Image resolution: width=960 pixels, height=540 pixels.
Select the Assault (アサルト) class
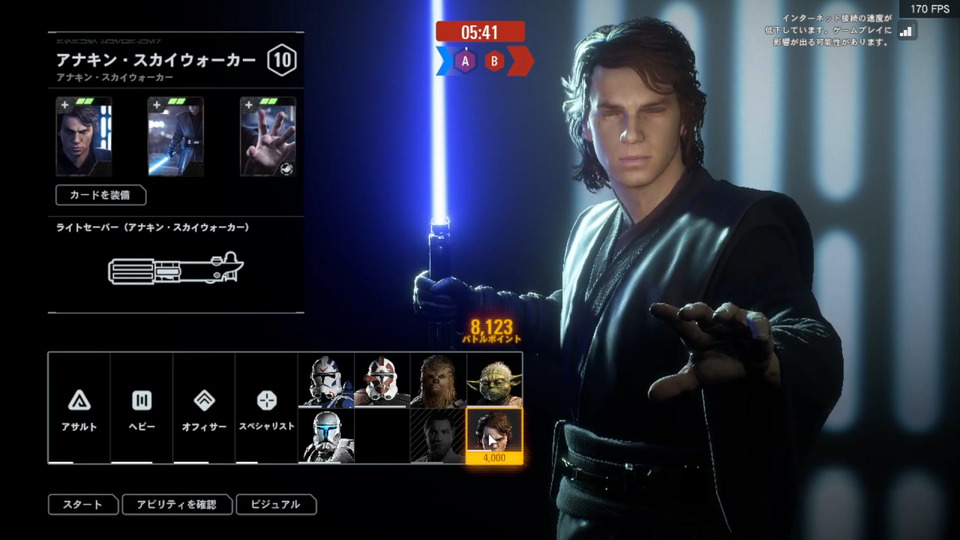79,408
